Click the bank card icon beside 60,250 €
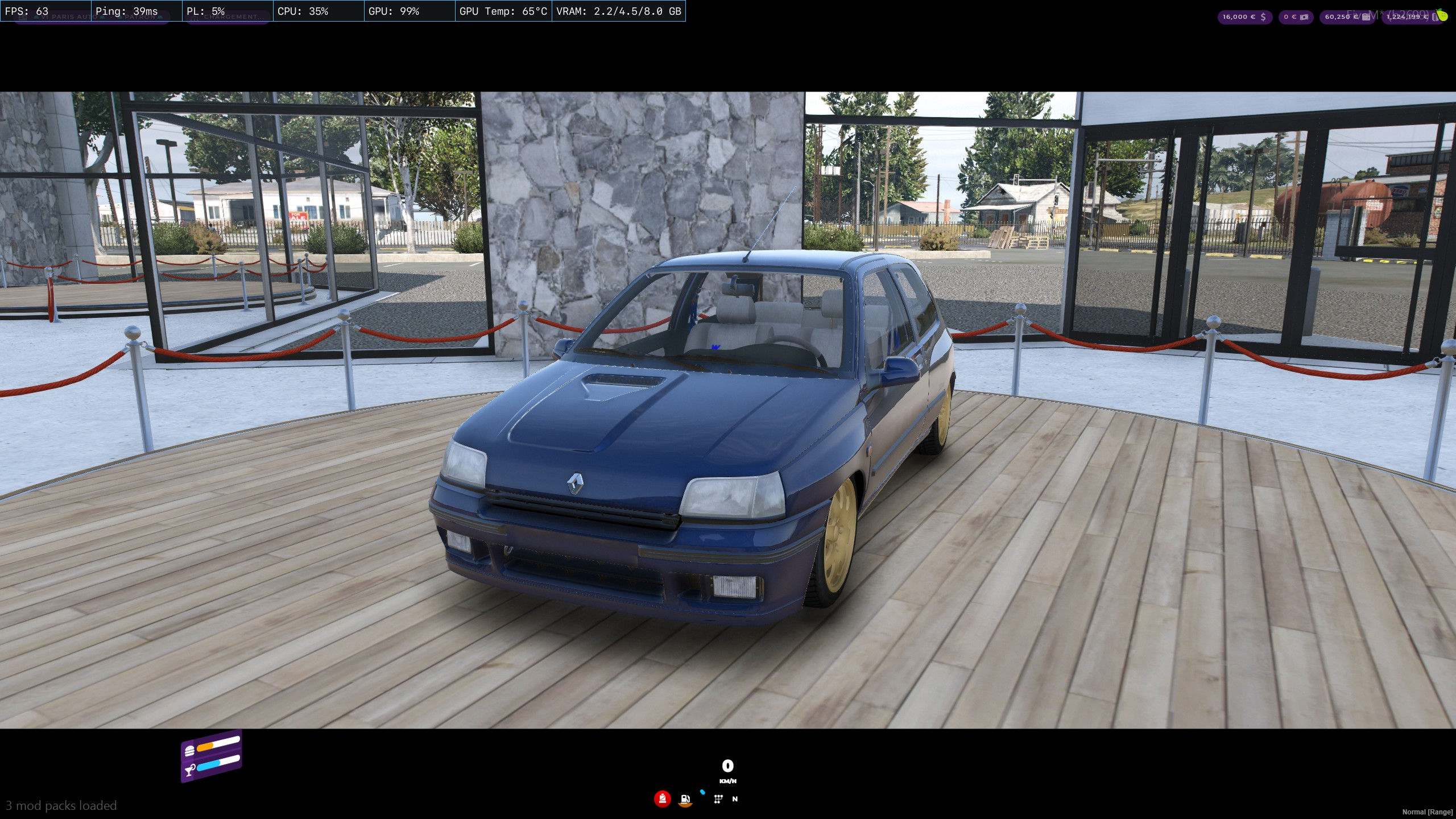 [1367, 17]
